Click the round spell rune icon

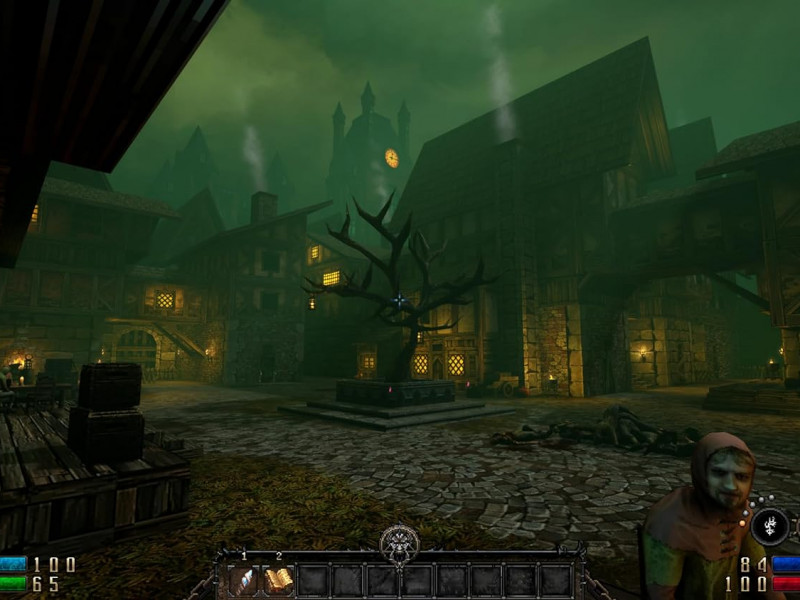tap(770, 525)
